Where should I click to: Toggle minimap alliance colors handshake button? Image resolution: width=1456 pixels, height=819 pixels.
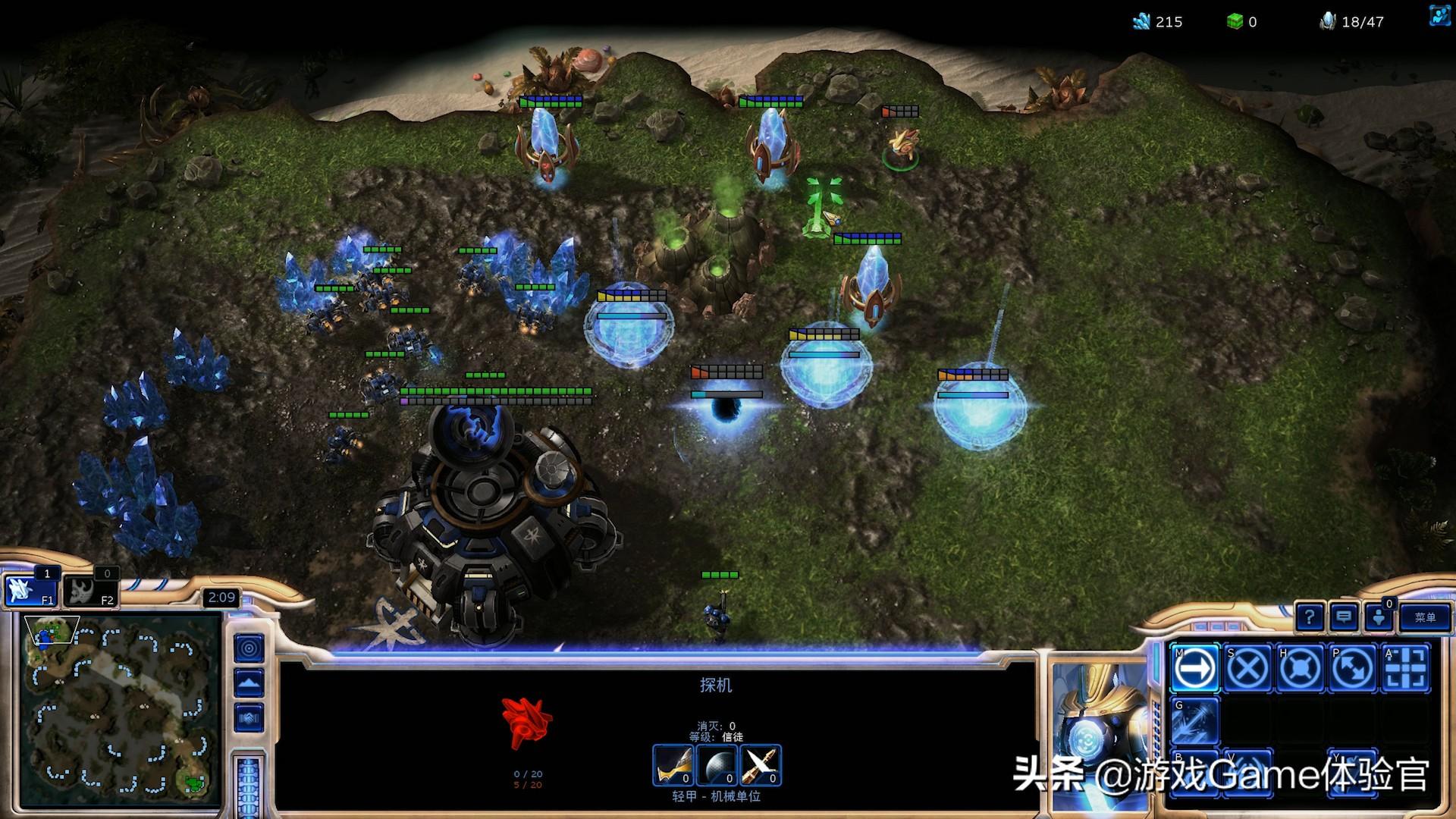pos(249,717)
